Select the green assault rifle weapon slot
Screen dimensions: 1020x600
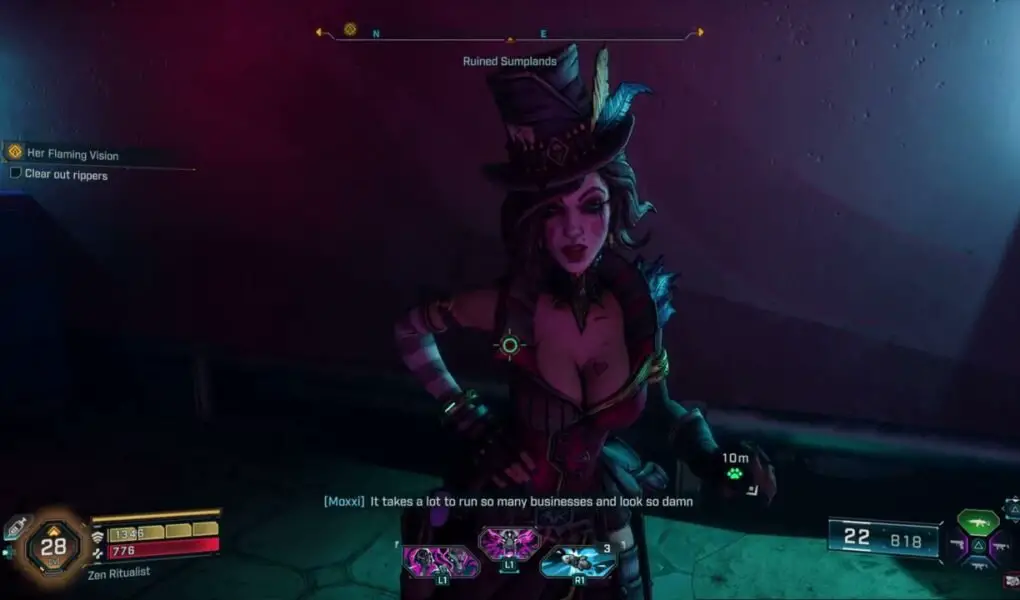tap(977, 521)
